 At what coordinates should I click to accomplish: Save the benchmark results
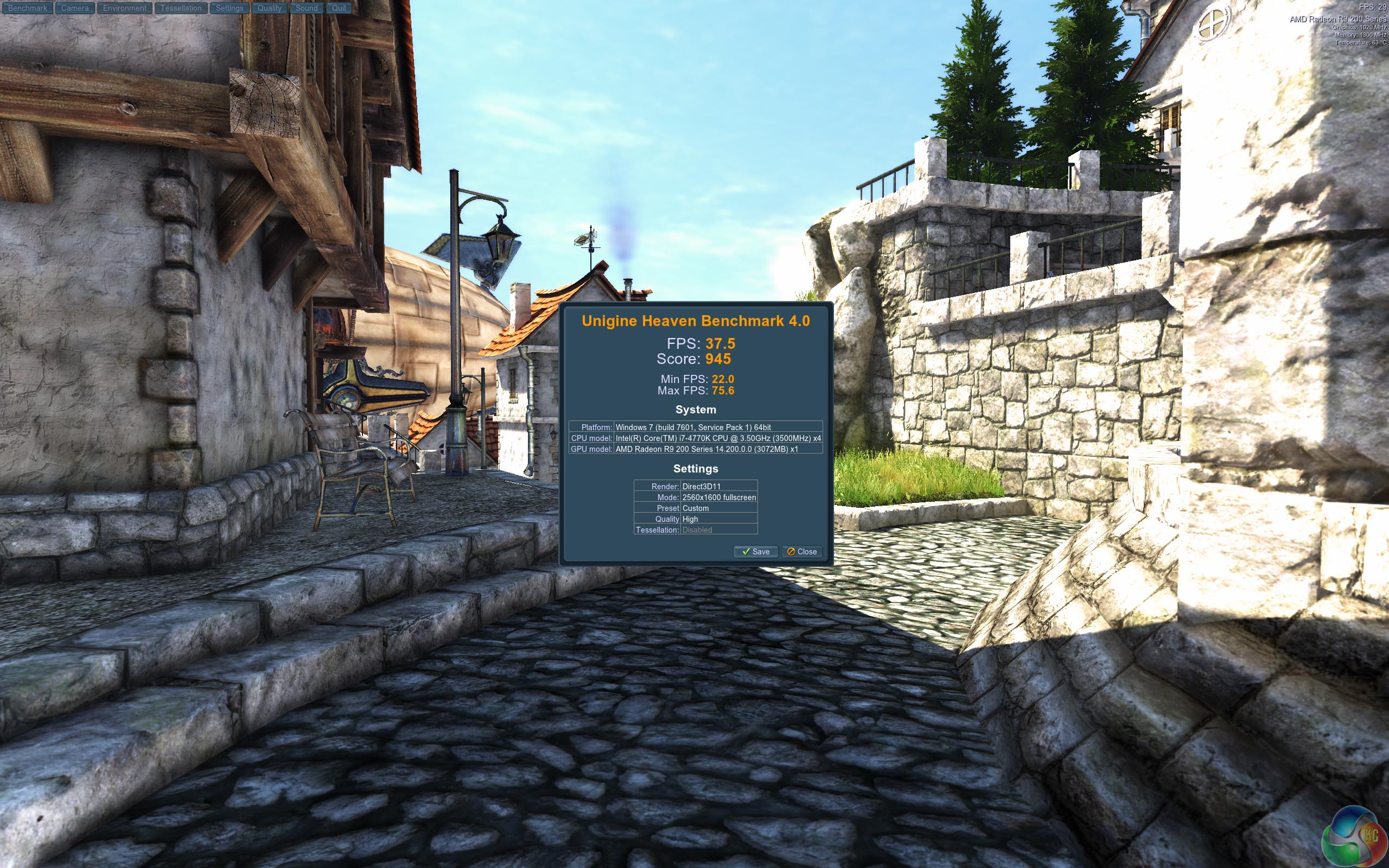[x=755, y=552]
